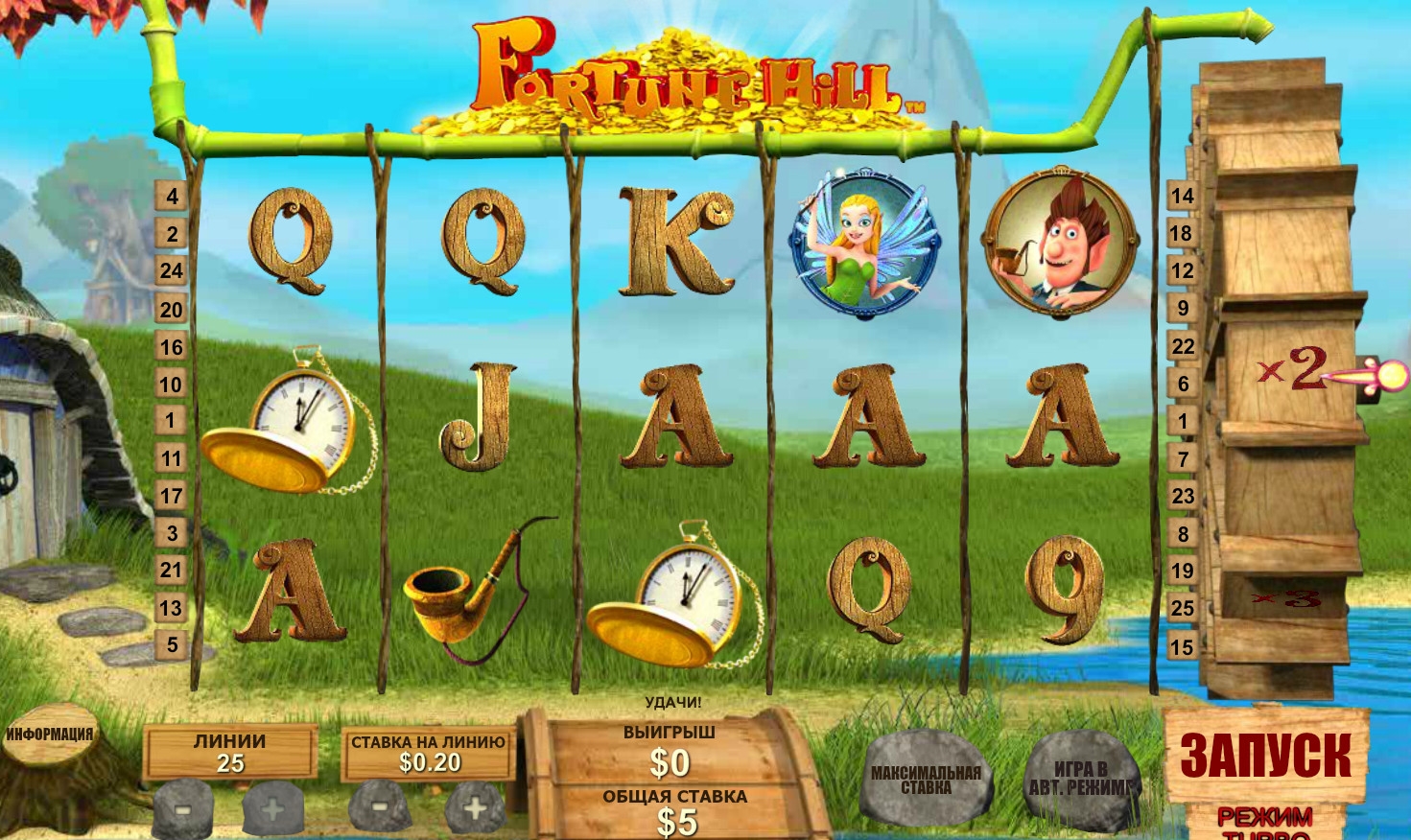1411x840 pixels.
Task: Increase the number of ЛИНИИ with plus stone
Action: coord(272,808)
